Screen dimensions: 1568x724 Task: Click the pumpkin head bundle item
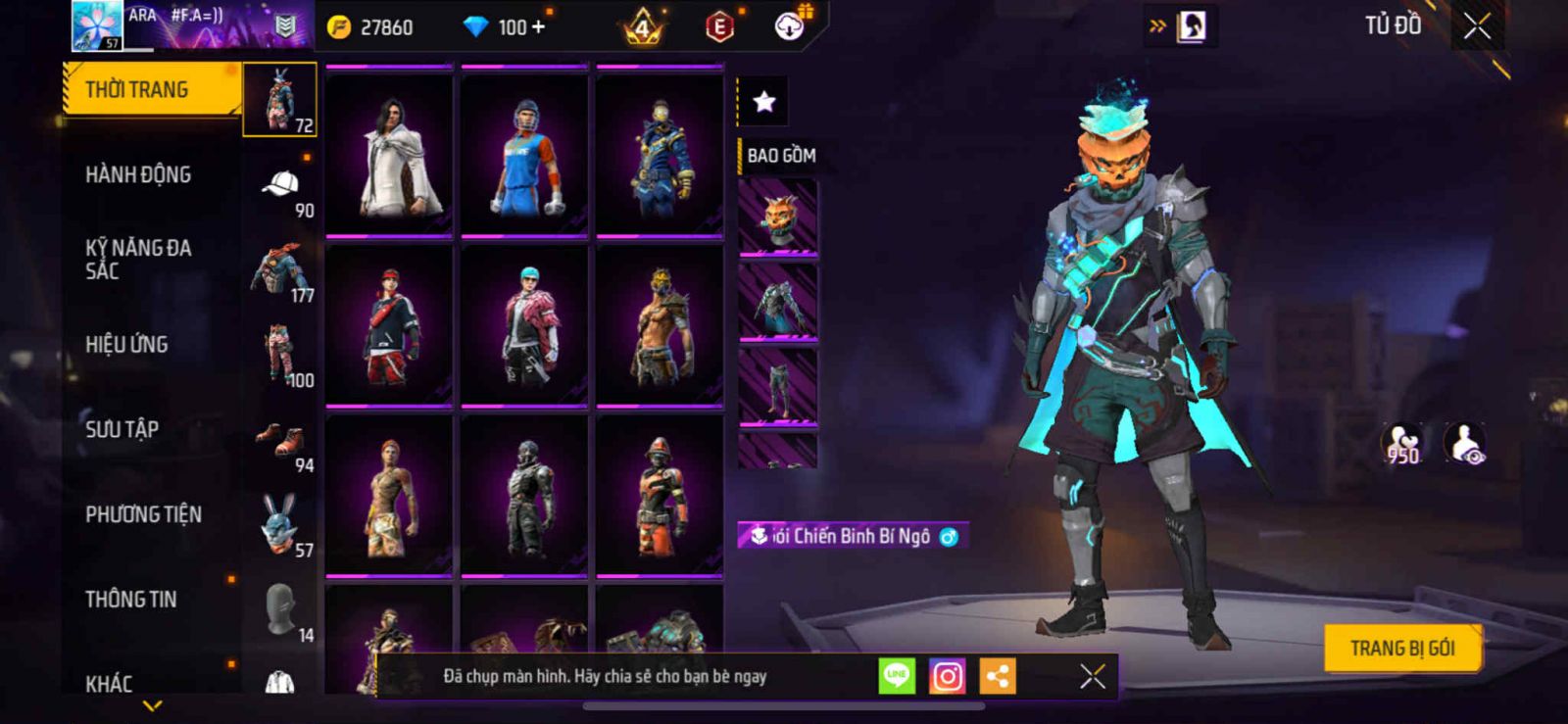click(x=778, y=217)
